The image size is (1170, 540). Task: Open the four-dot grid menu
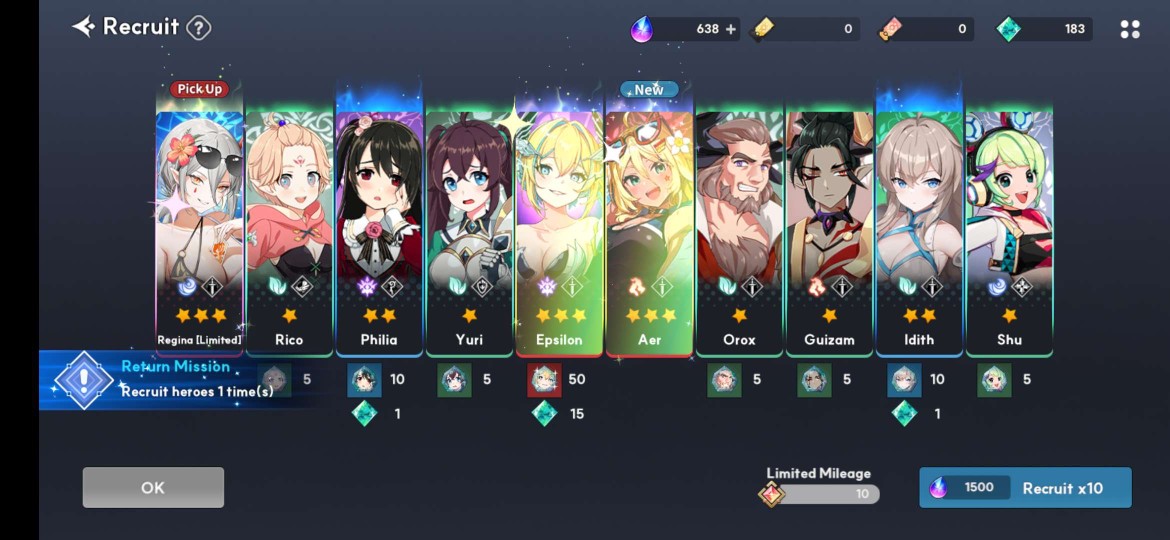coord(1130,29)
